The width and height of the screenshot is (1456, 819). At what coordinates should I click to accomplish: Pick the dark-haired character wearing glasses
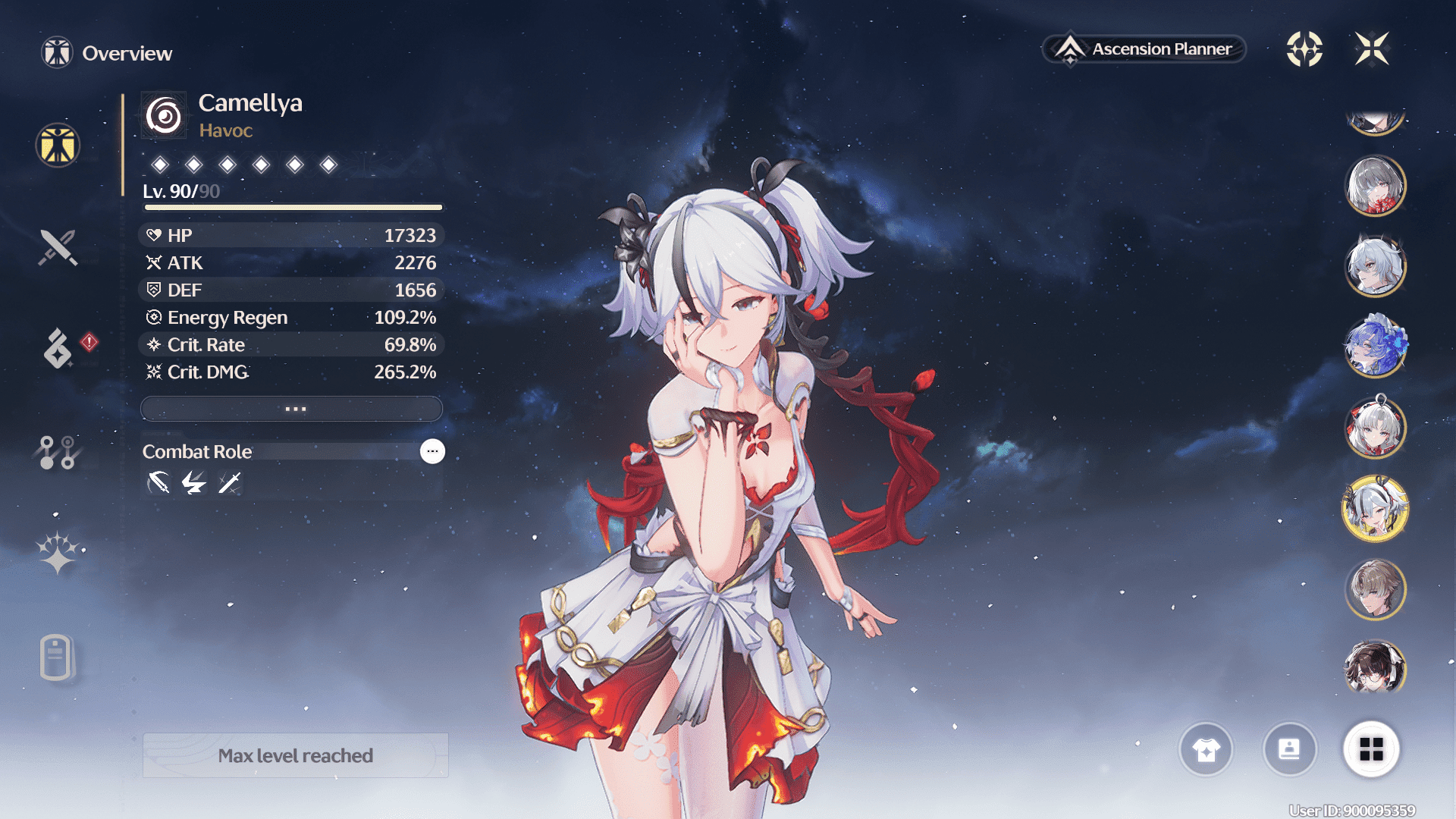[x=1375, y=669]
